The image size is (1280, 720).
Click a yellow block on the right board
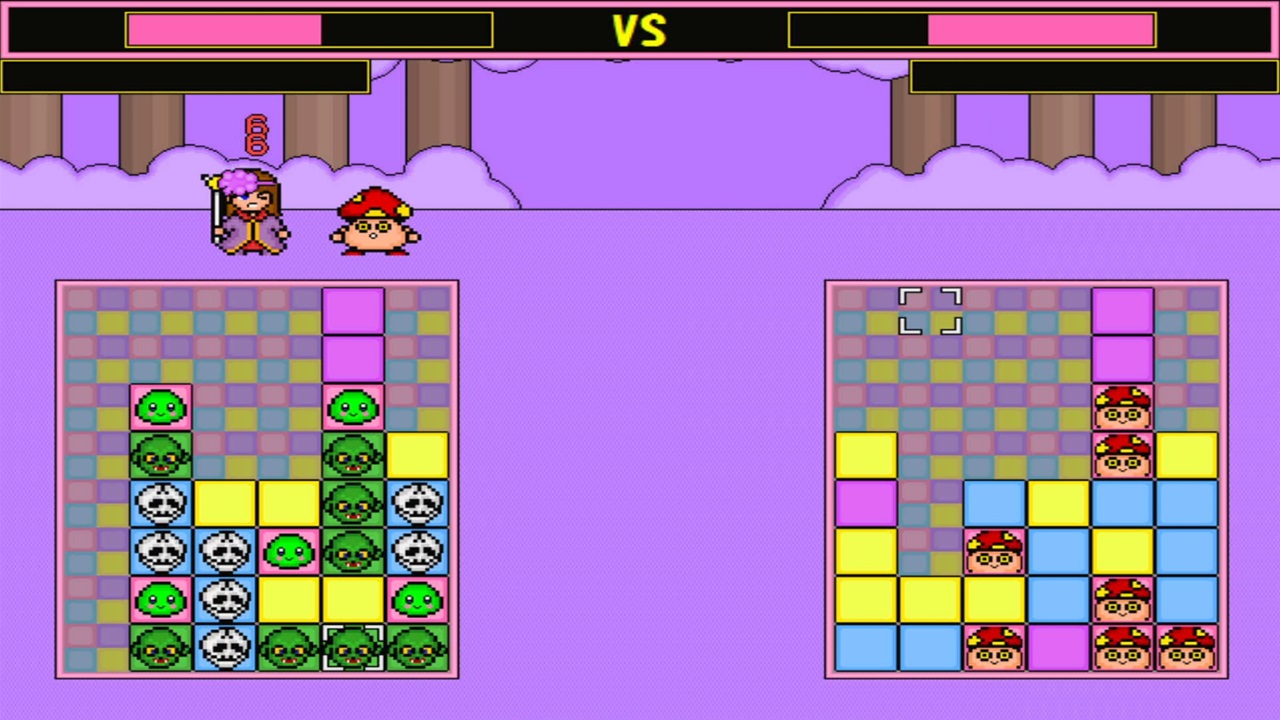[865, 454]
